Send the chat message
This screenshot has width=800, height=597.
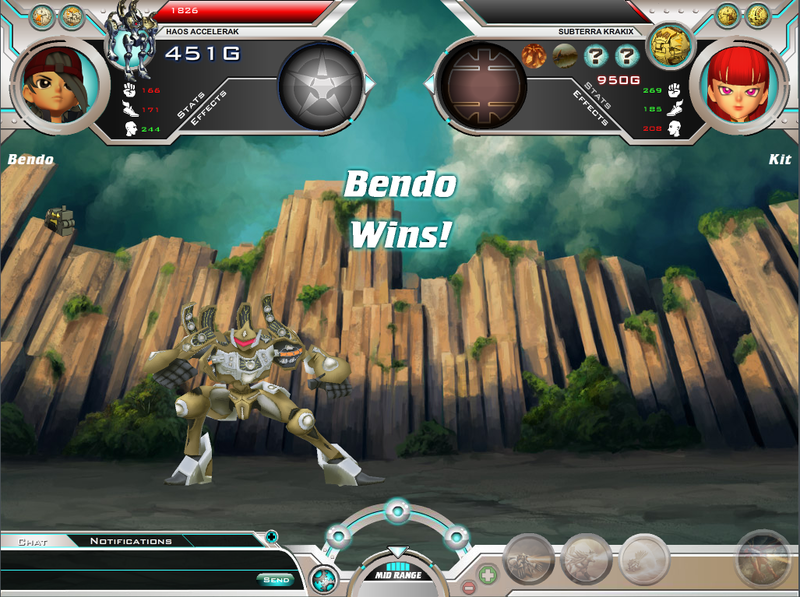tap(275, 579)
